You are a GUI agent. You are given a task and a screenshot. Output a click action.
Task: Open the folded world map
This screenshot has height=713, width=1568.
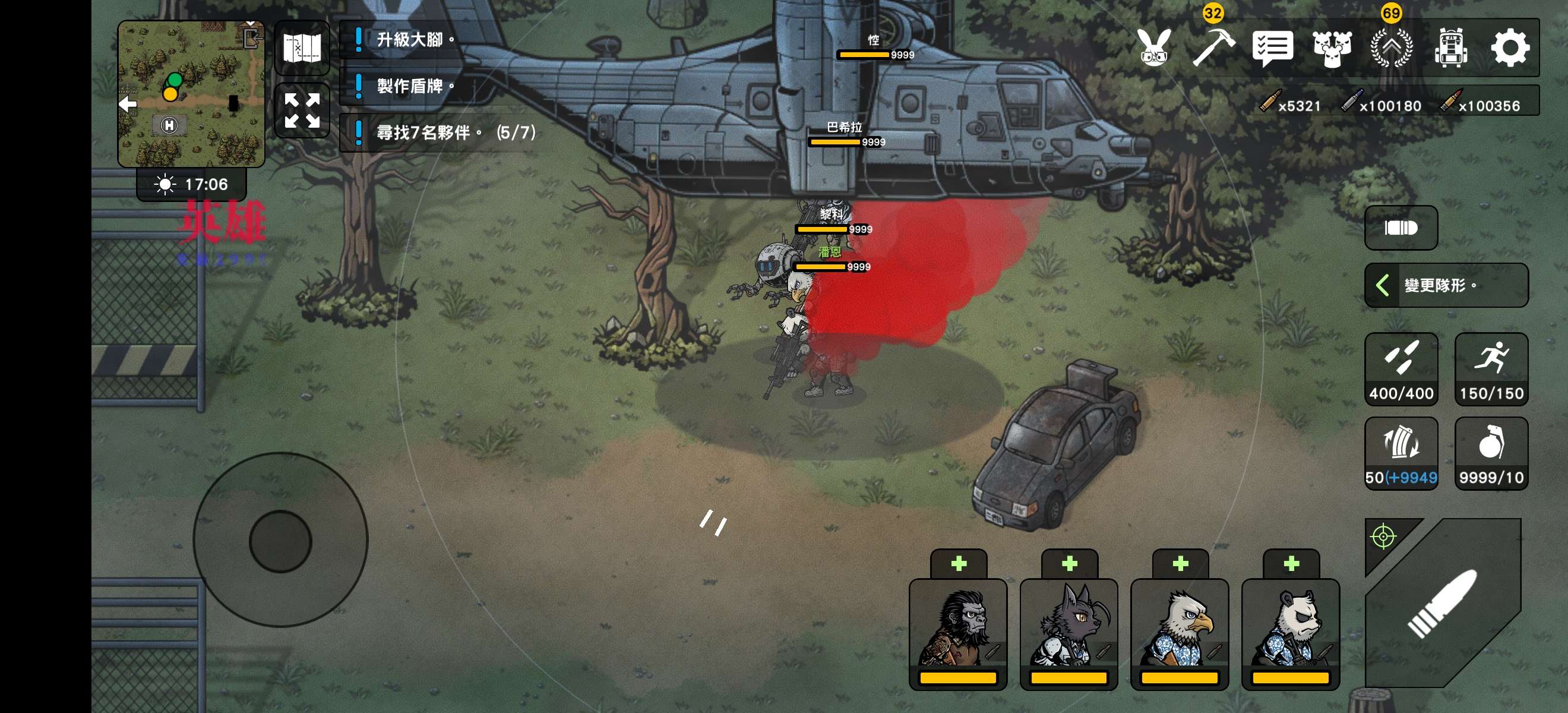tap(302, 48)
